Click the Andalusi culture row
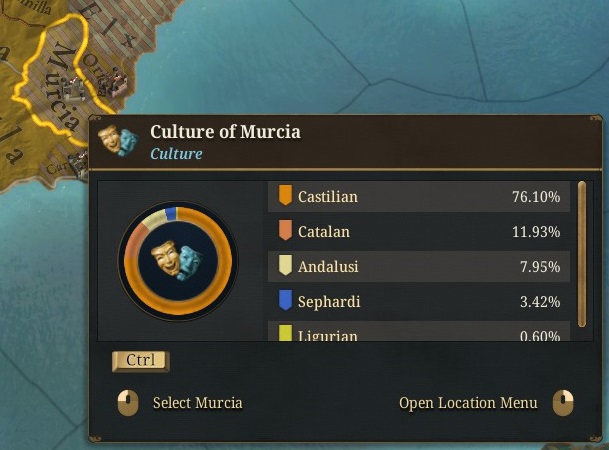The height and width of the screenshot is (450, 609). tap(419, 267)
